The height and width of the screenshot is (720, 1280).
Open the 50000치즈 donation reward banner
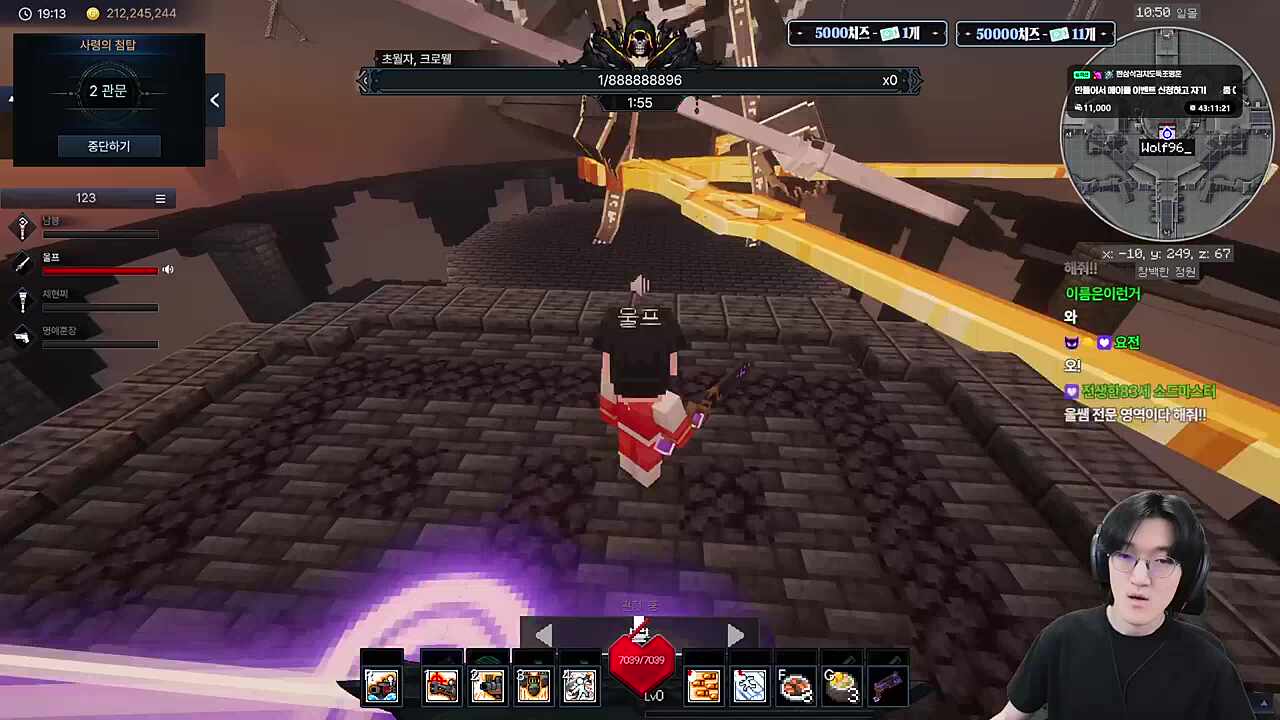pos(1035,34)
